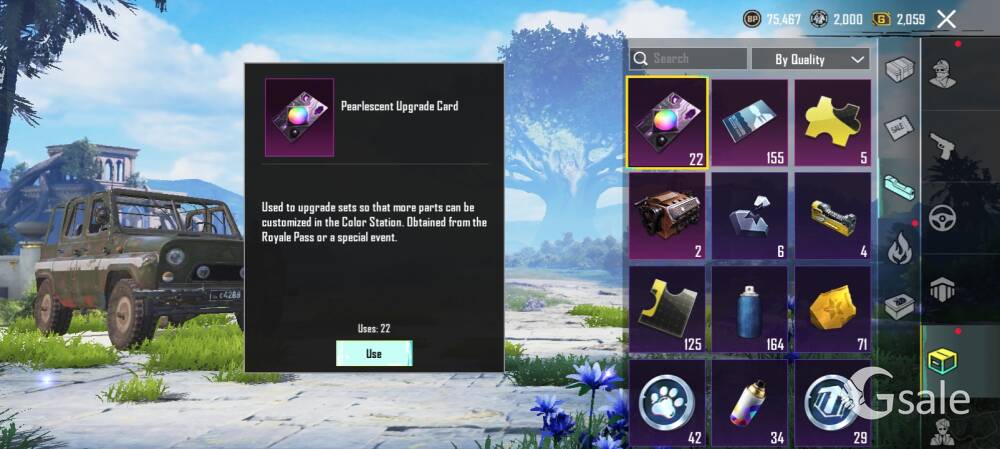Image resolution: width=1000 pixels, height=449 pixels.
Task: Select the blue ticket item with 155
Action: (750, 123)
